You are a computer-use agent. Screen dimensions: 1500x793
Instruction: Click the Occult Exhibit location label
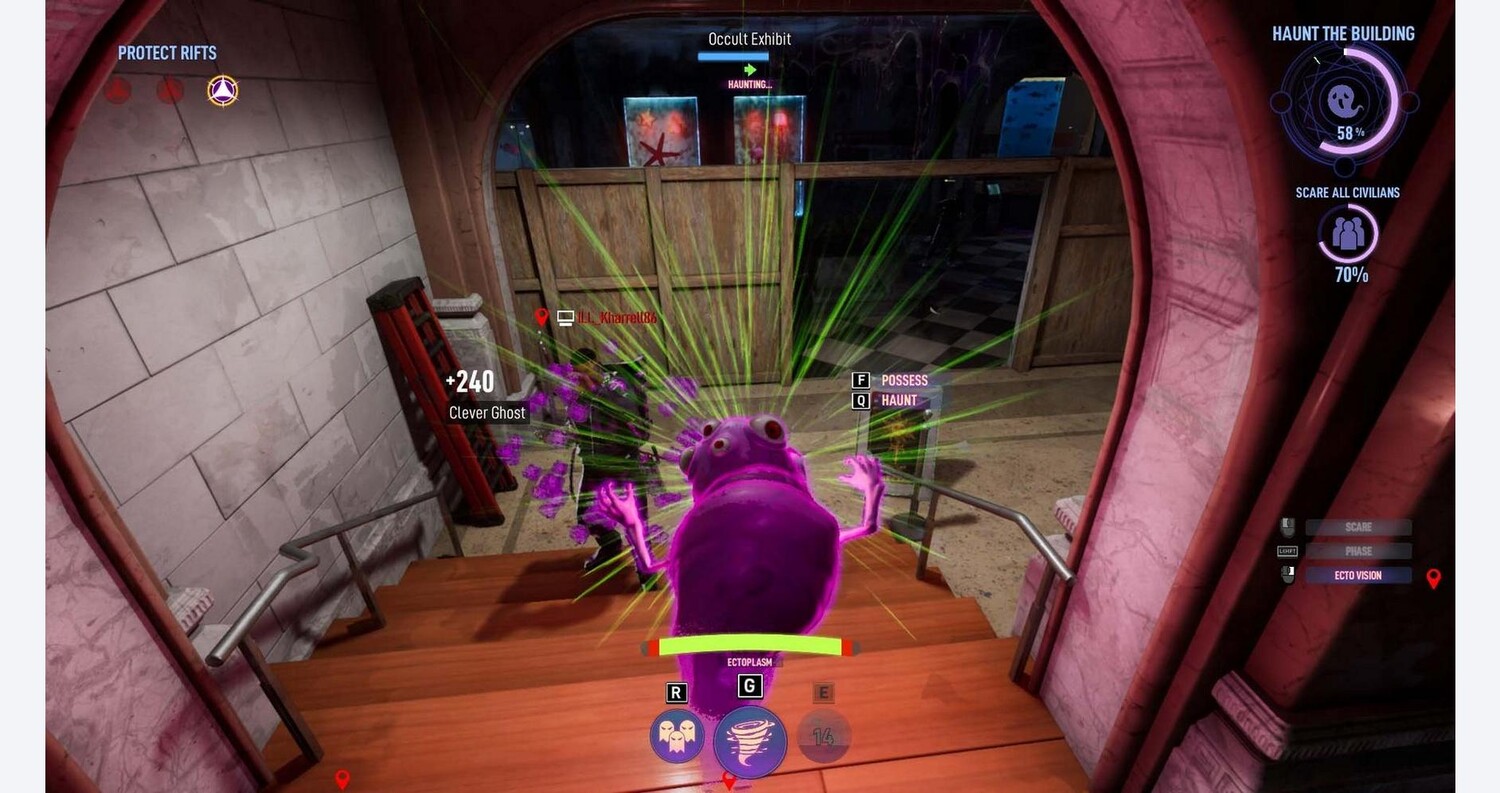[749, 39]
